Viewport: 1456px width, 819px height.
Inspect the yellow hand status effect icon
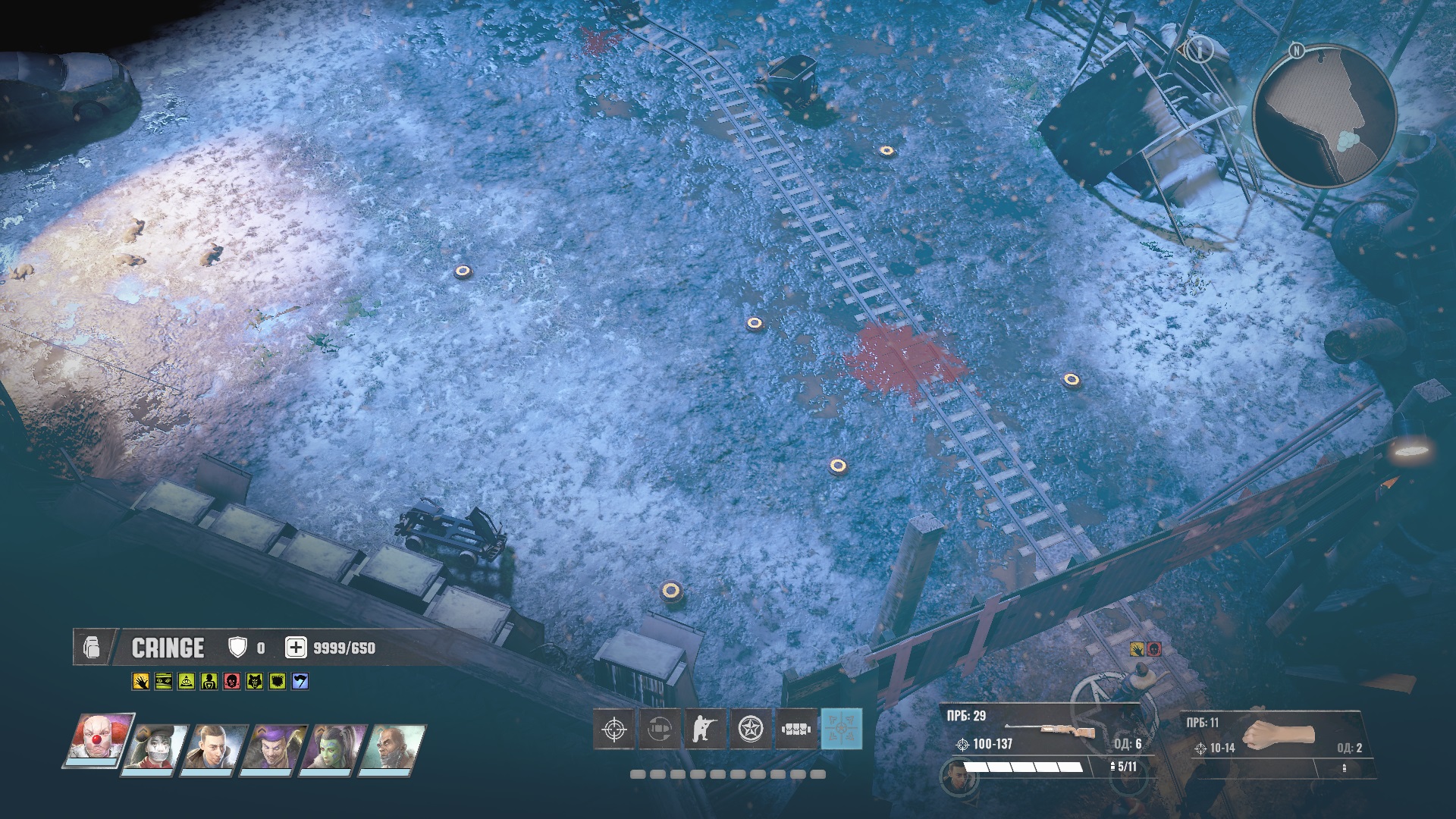(141, 681)
